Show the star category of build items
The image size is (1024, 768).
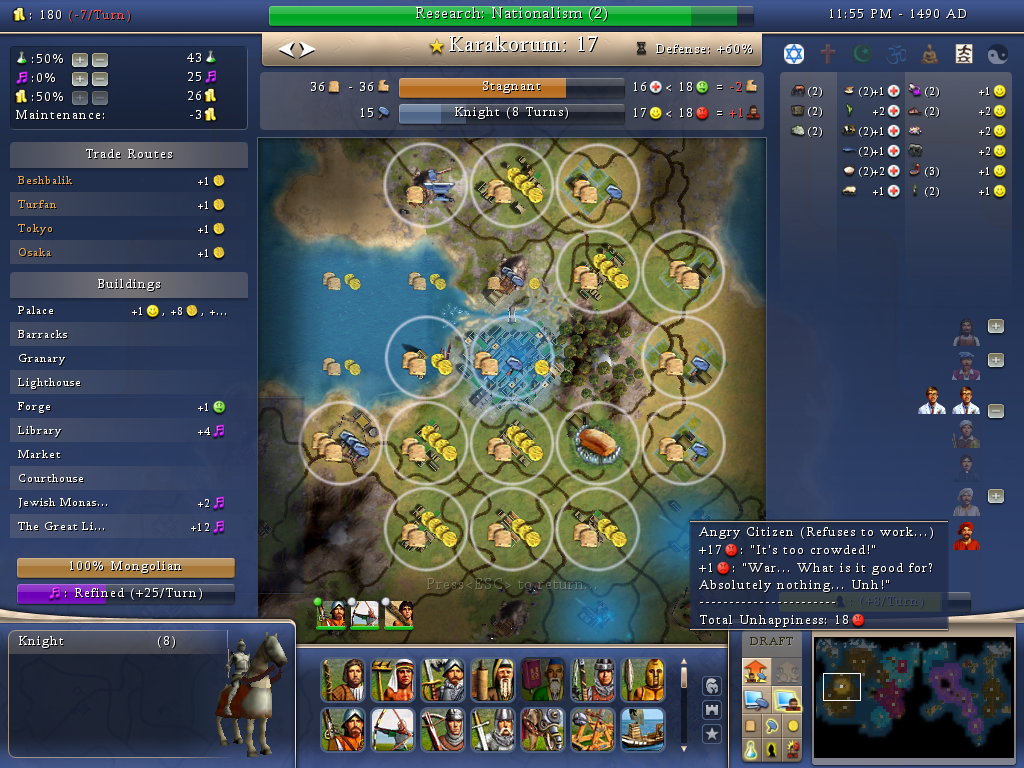(x=713, y=734)
